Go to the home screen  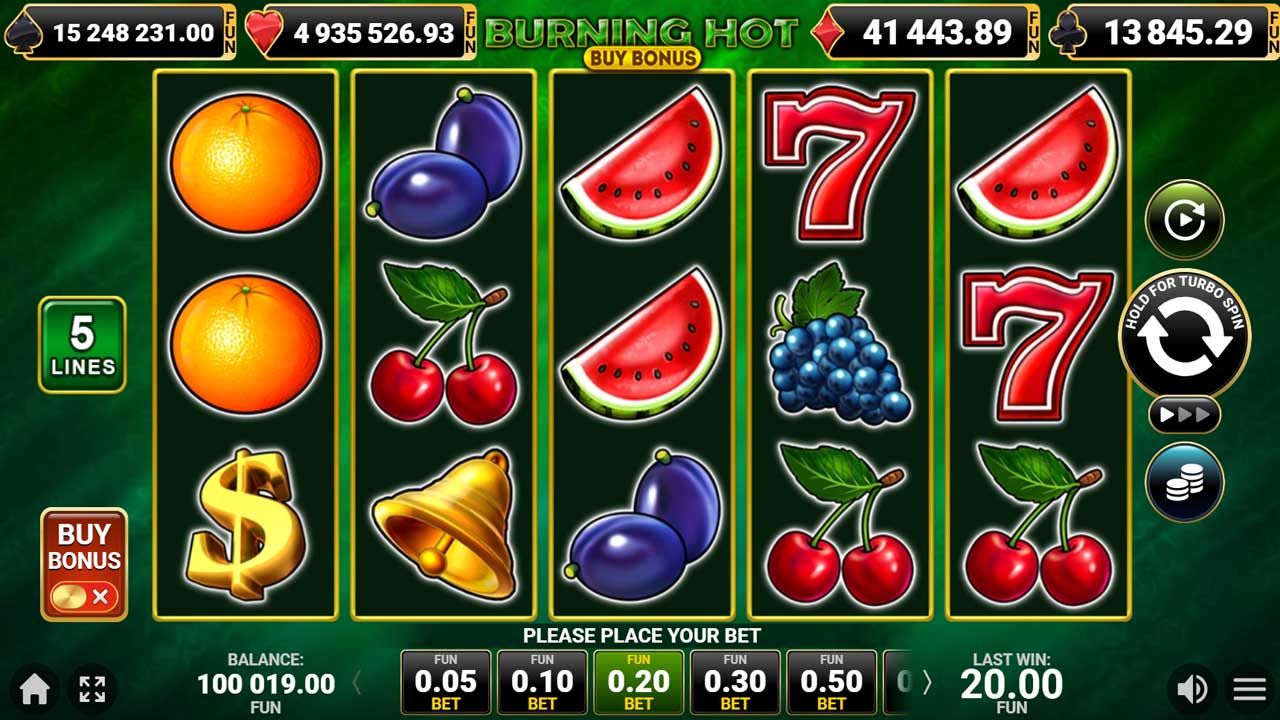35,688
